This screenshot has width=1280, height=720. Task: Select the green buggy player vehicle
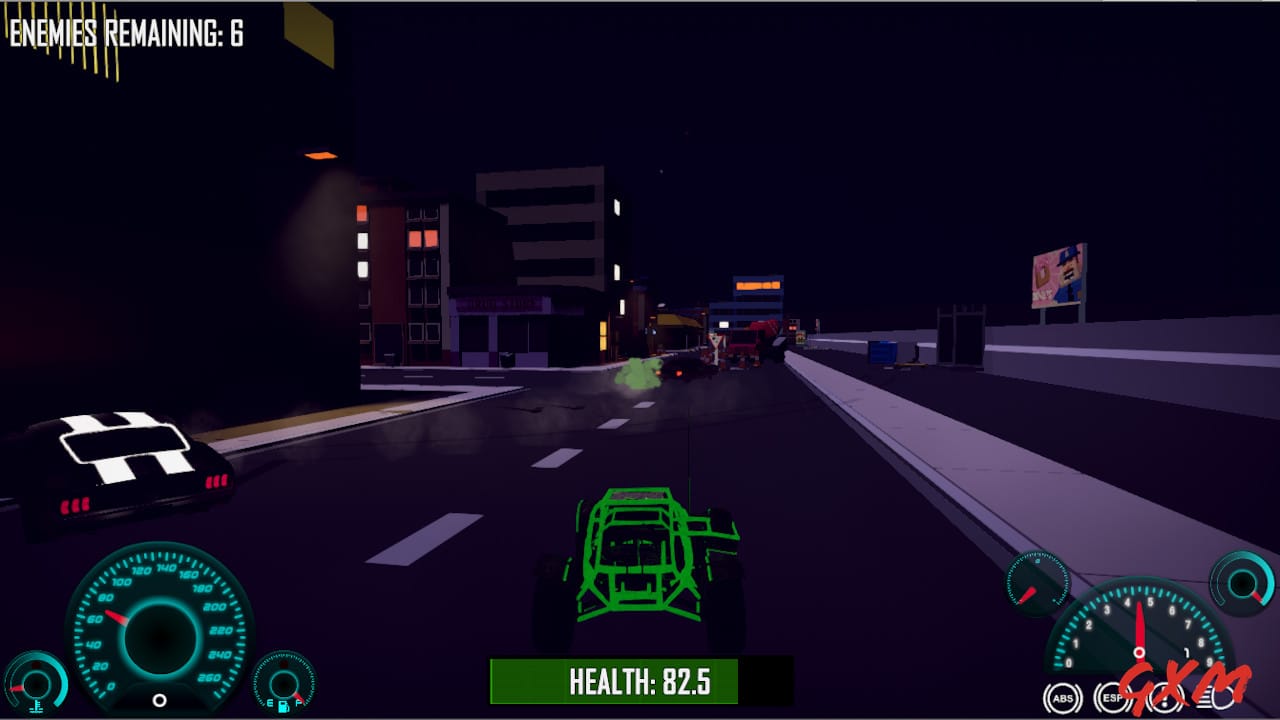tap(640, 555)
